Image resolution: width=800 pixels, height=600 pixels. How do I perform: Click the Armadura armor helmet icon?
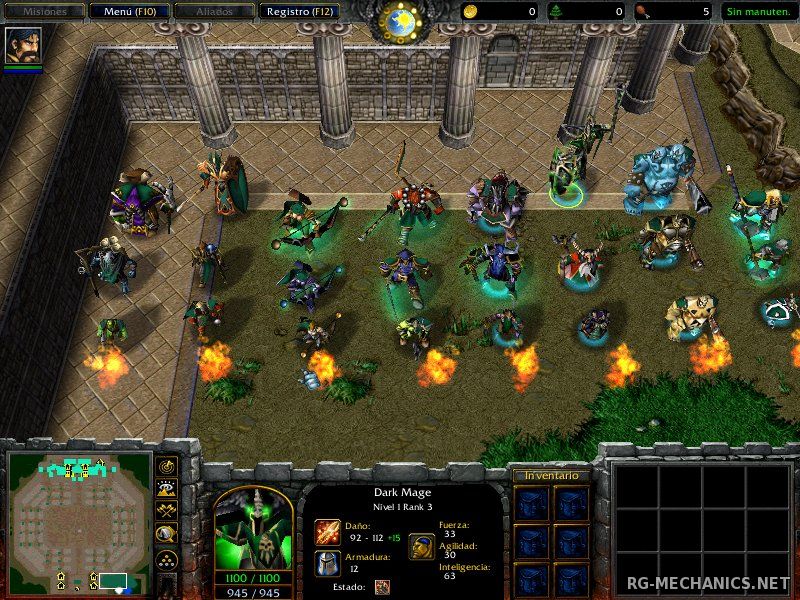[x=327, y=564]
